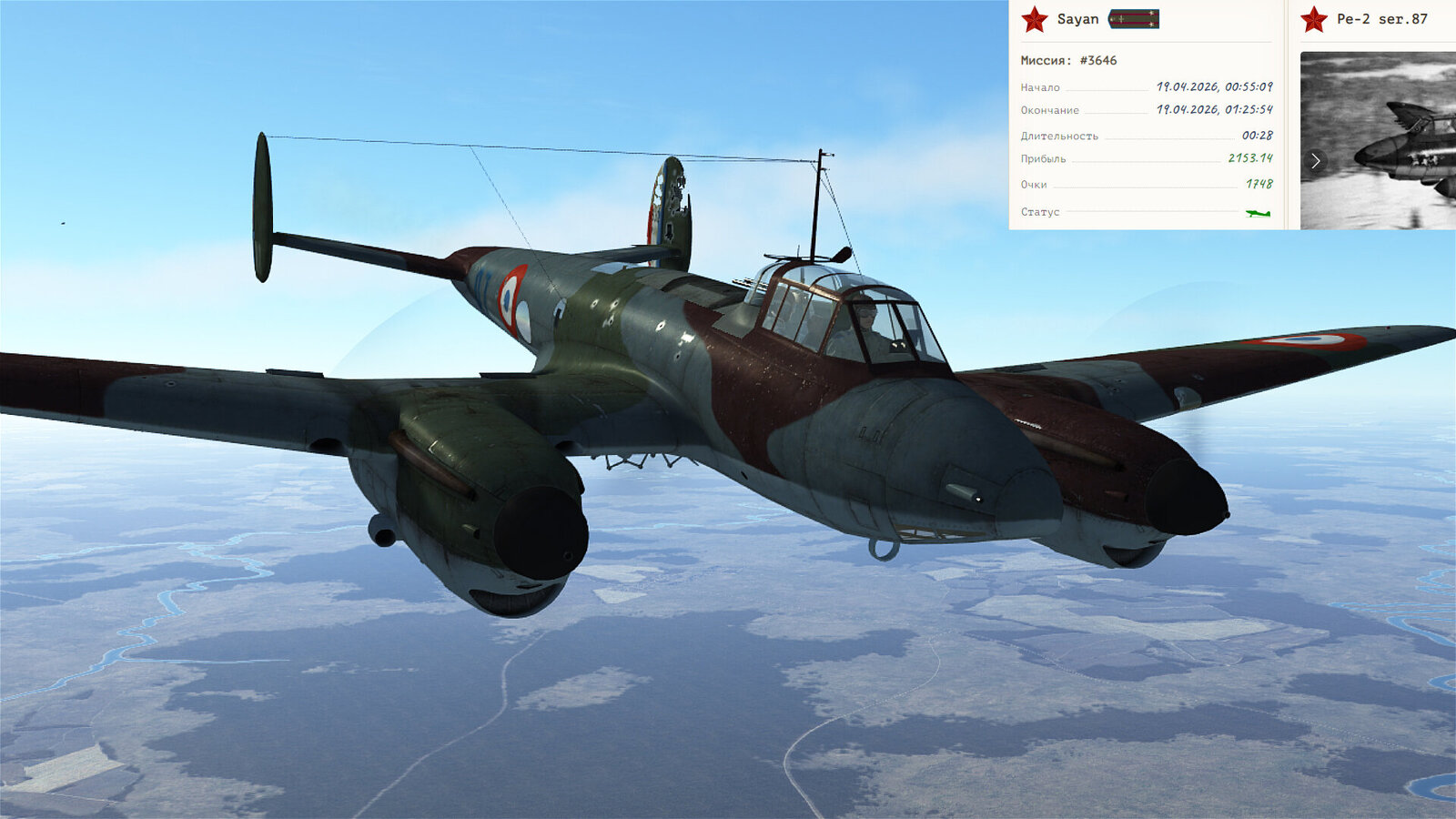Click the Pe-2 ser.87 aircraft title
1456x819 pixels.
click(1381, 19)
